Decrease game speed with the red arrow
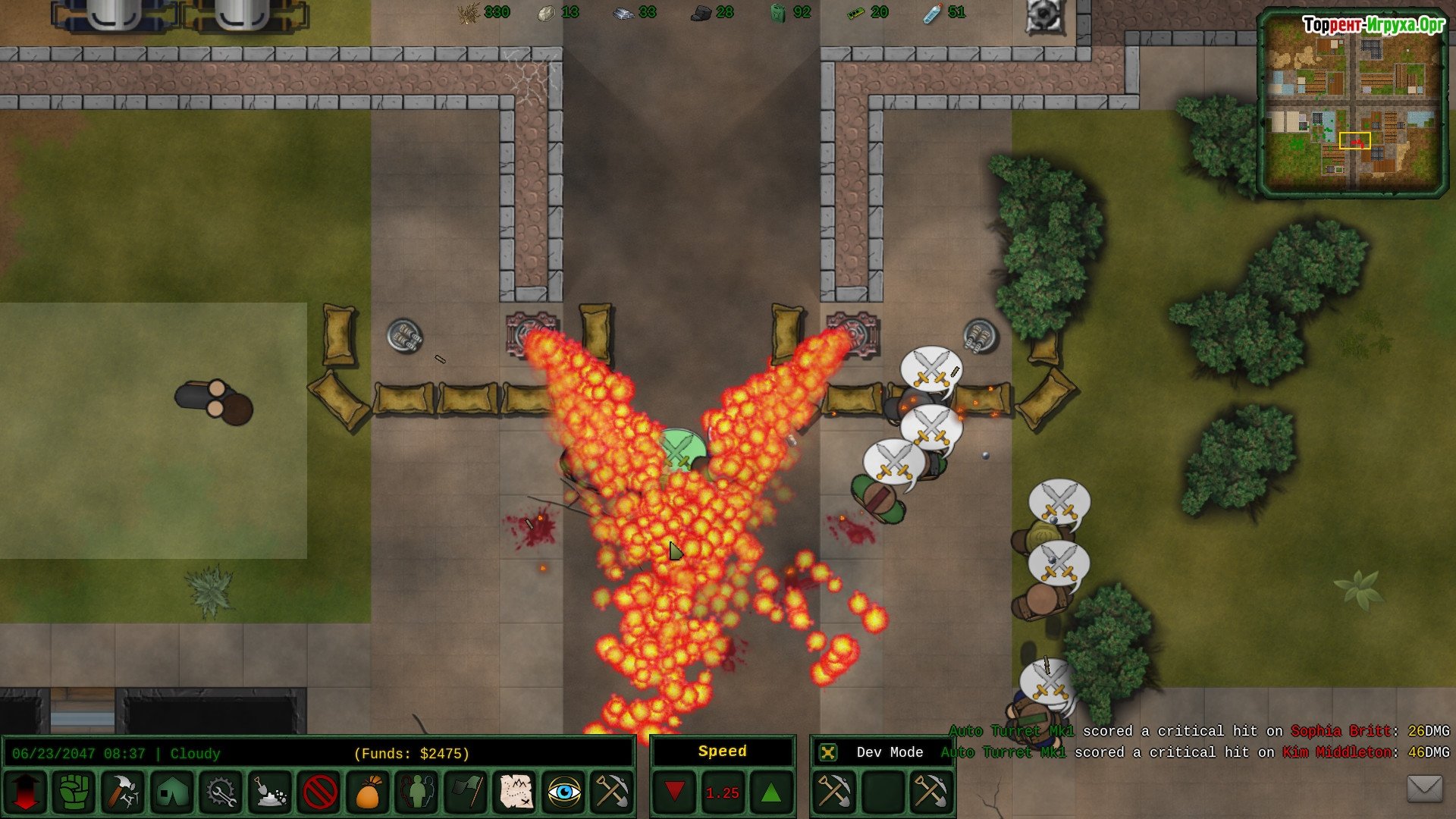 674,792
